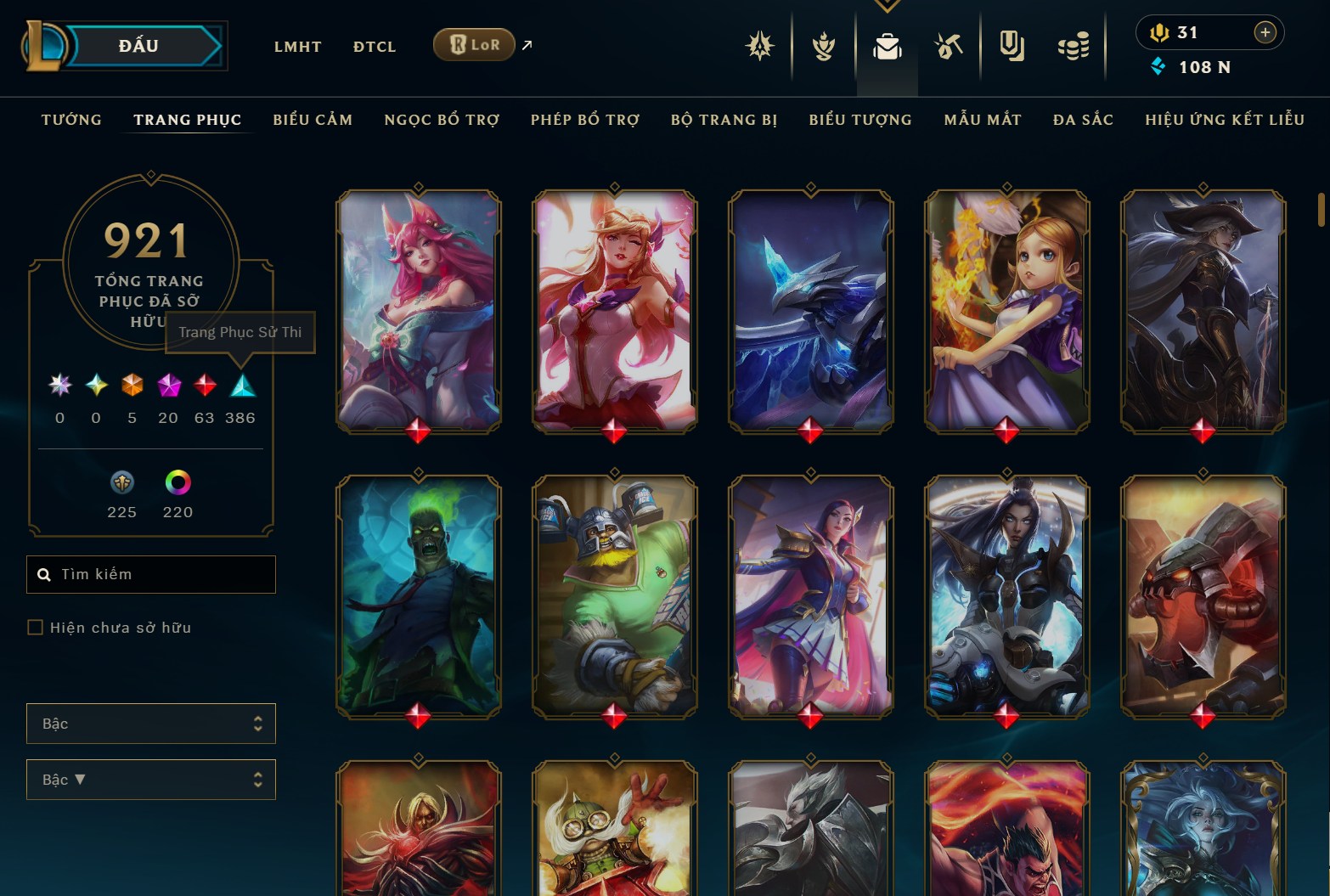Open the BIỂU TƯỢNG tab
1330x896 pixels.
pyautogui.click(x=860, y=120)
